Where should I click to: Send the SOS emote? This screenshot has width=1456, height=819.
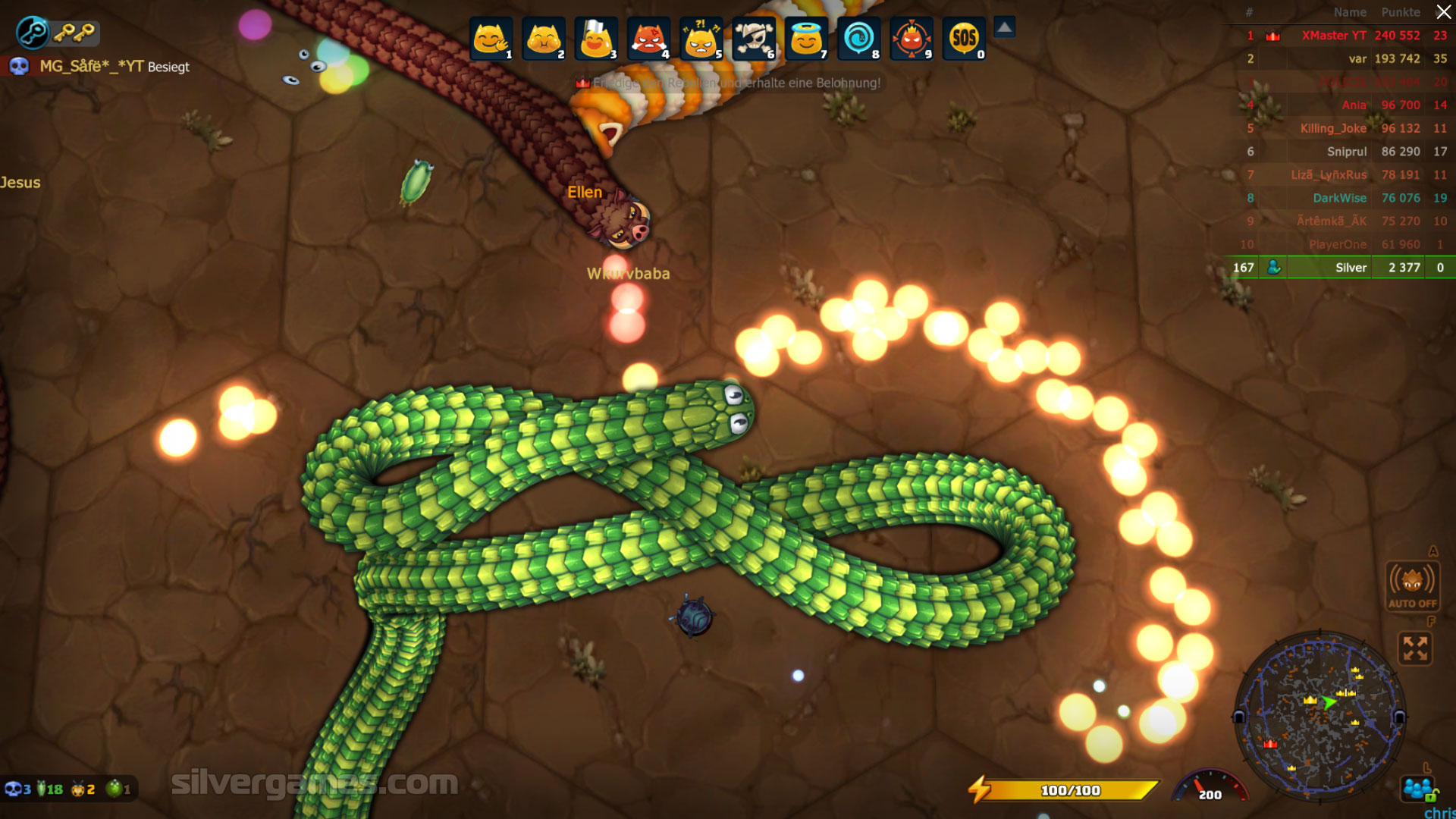click(x=964, y=39)
